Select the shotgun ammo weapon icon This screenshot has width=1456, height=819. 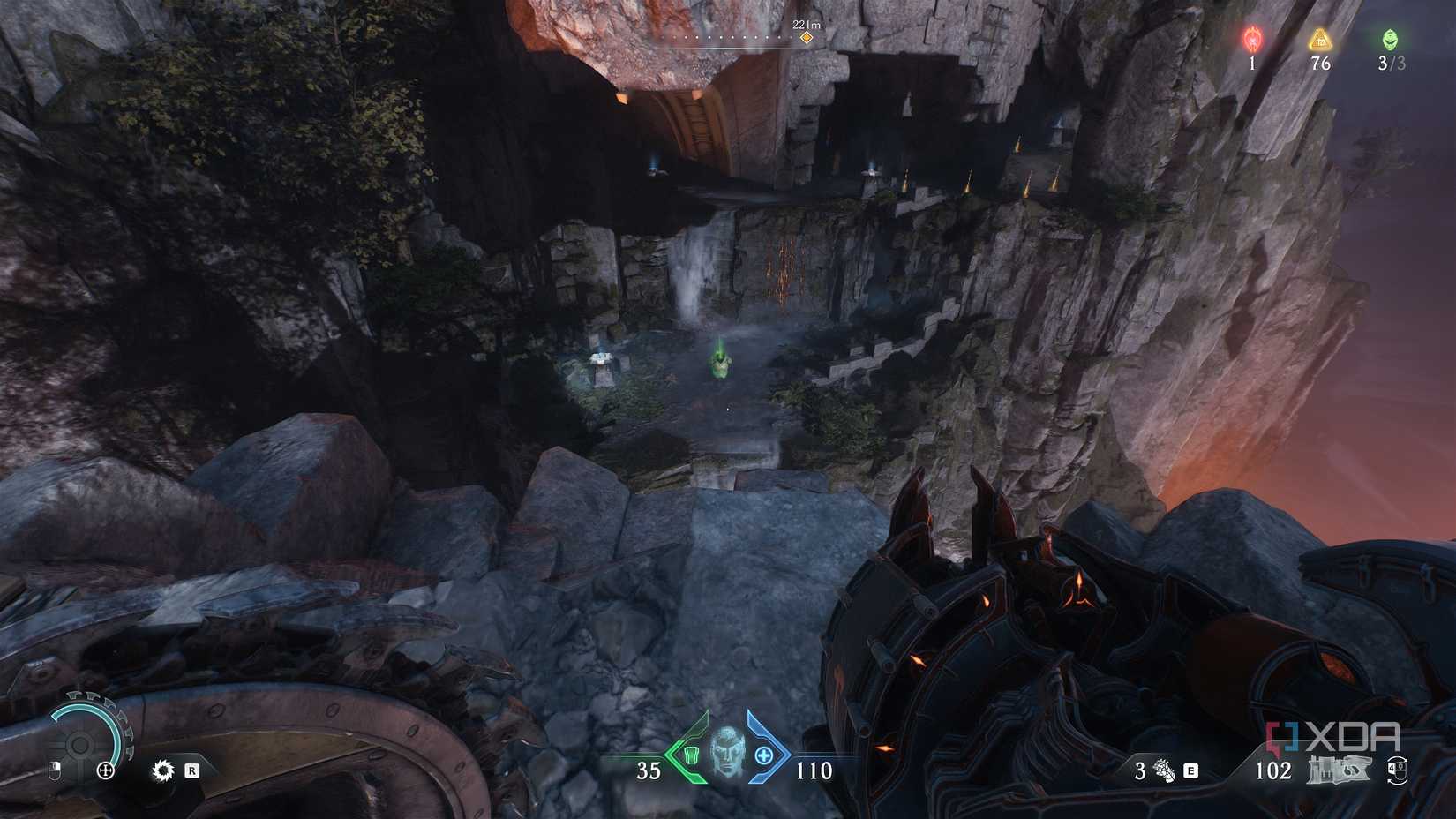1339,770
